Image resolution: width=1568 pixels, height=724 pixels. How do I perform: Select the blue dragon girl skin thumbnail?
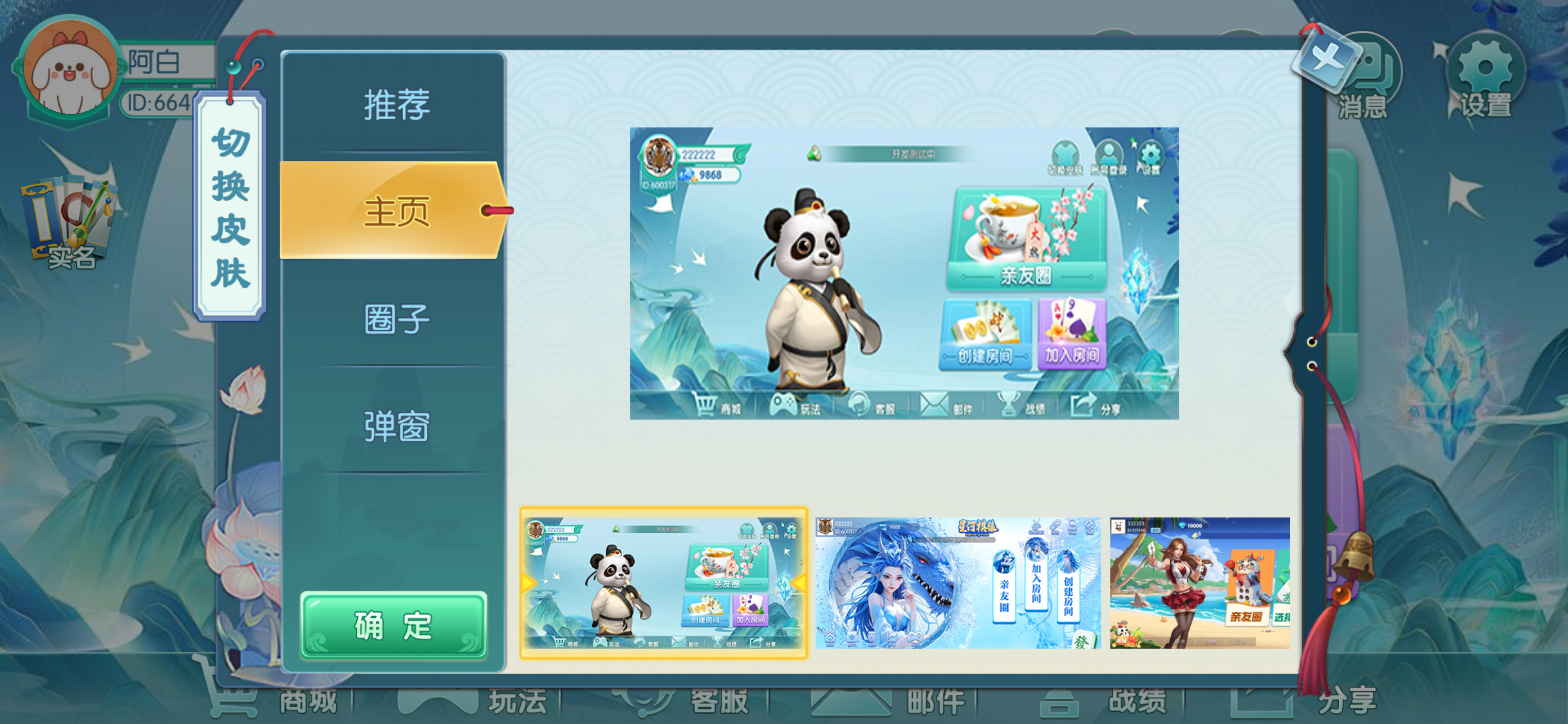tap(958, 583)
